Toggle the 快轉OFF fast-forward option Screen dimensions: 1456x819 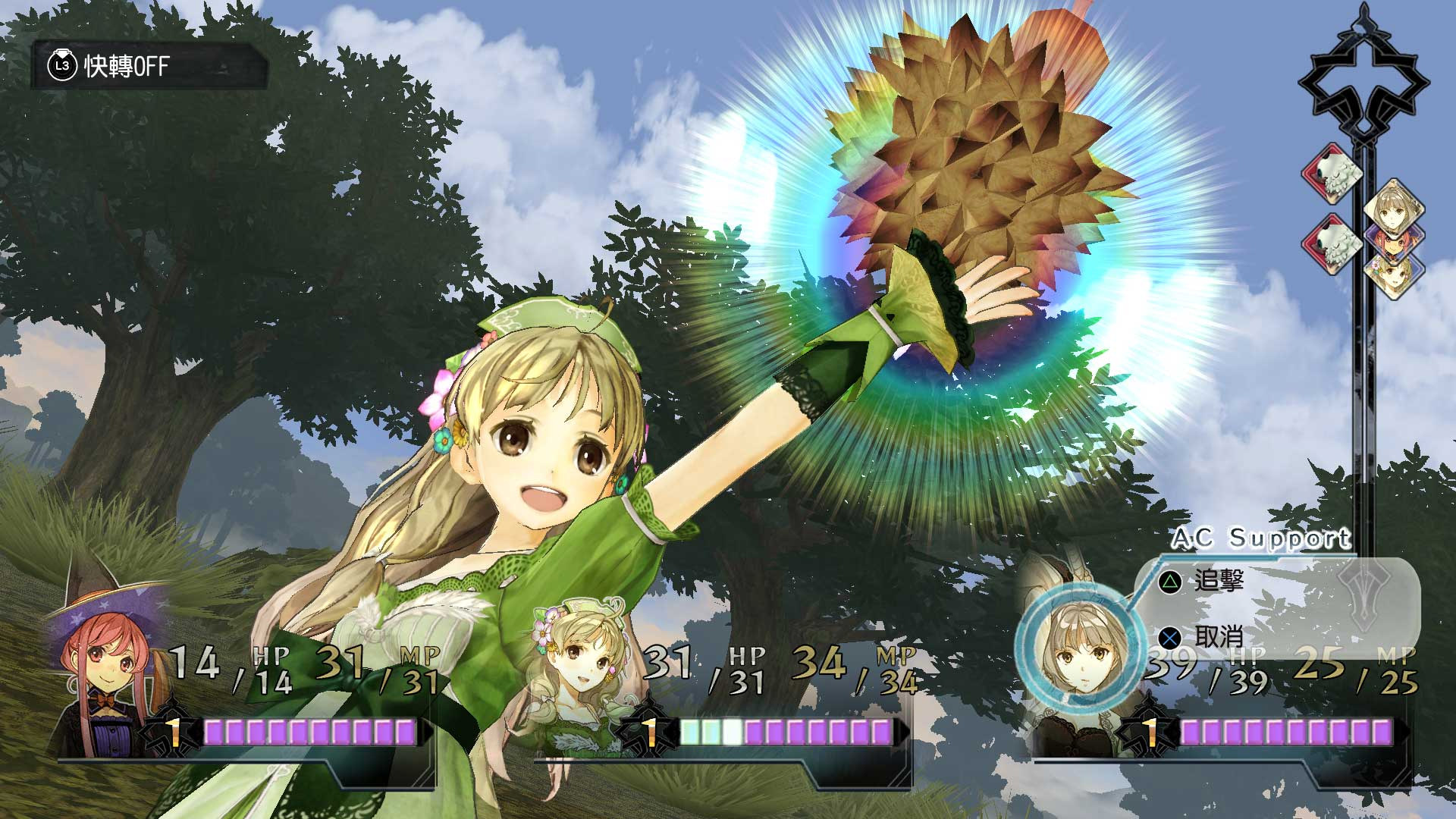click(x=148, y=67)
